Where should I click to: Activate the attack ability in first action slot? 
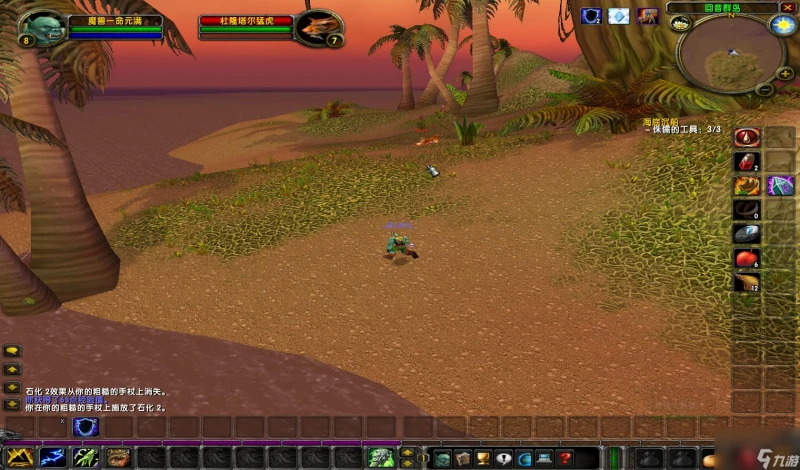(x=20, y=458)
